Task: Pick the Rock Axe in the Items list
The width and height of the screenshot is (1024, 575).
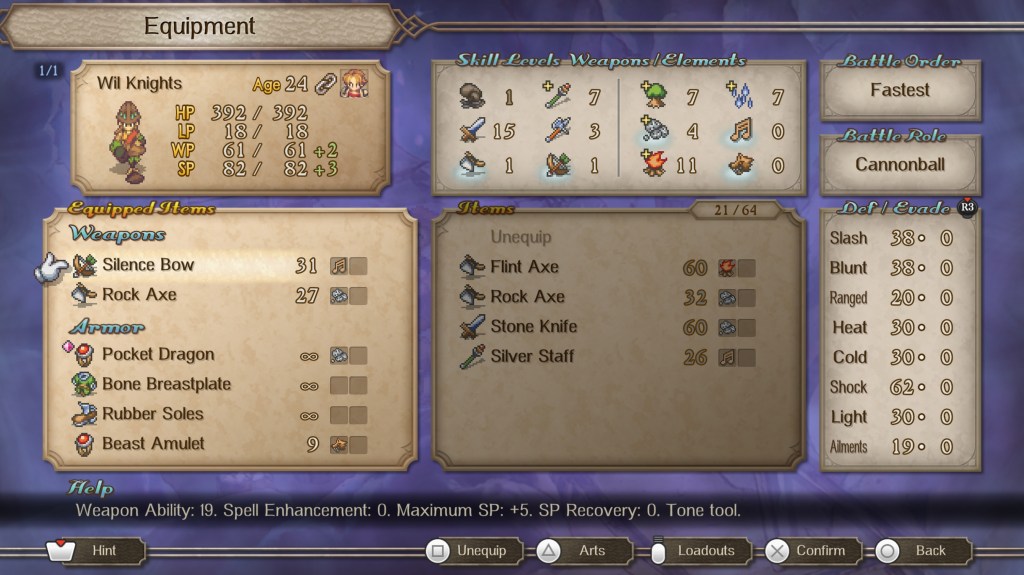Action: coord(527,297)
